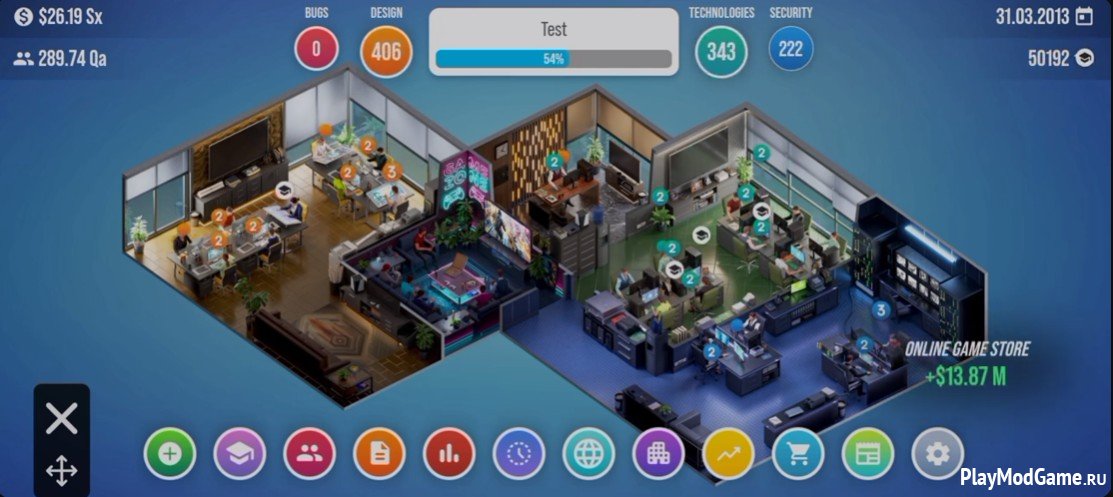Tap the blue Security points circle
The height and width of the screenshot is (497, 1113).
791,49
